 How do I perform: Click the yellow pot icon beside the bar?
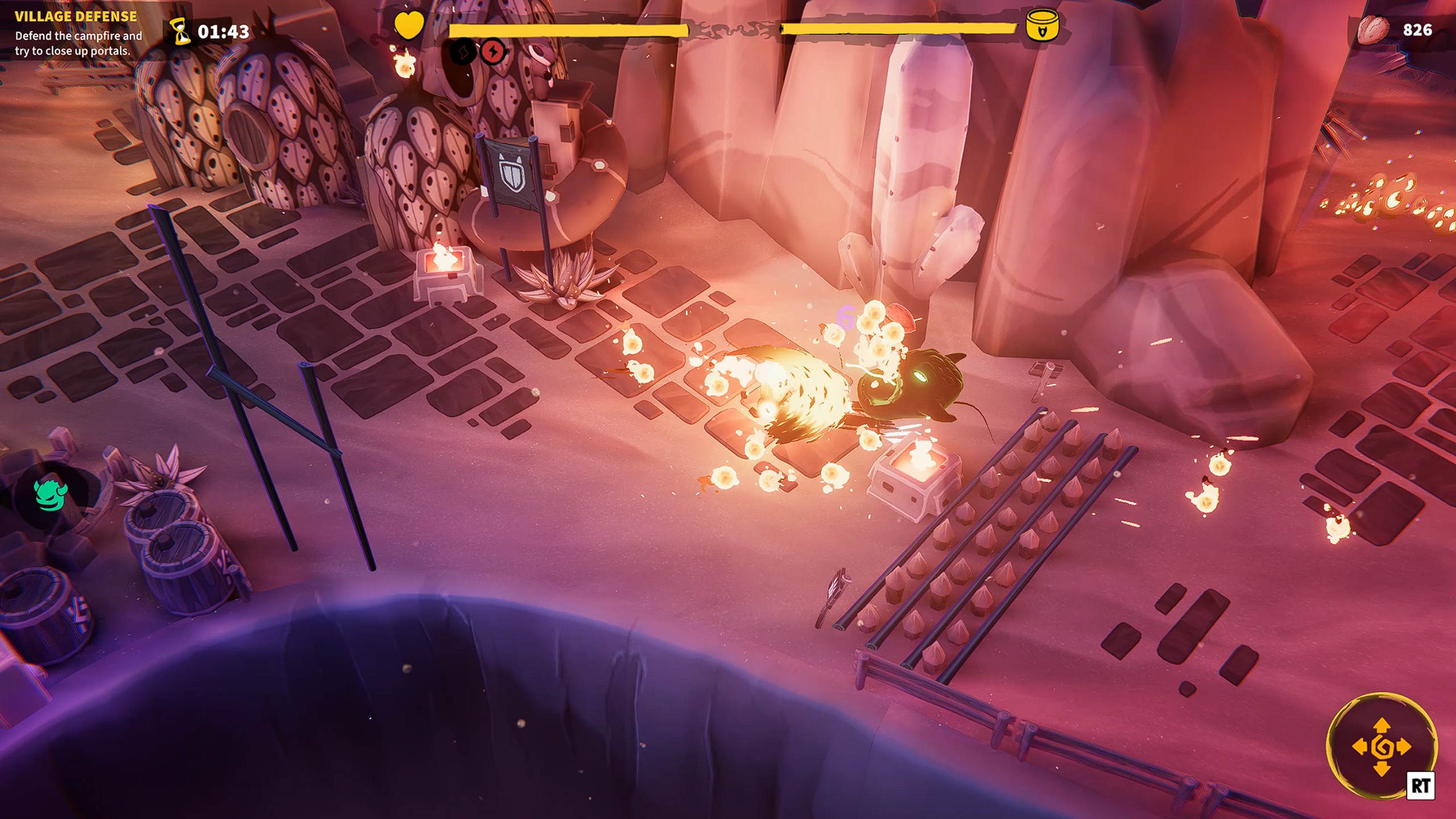point(1042,26)
